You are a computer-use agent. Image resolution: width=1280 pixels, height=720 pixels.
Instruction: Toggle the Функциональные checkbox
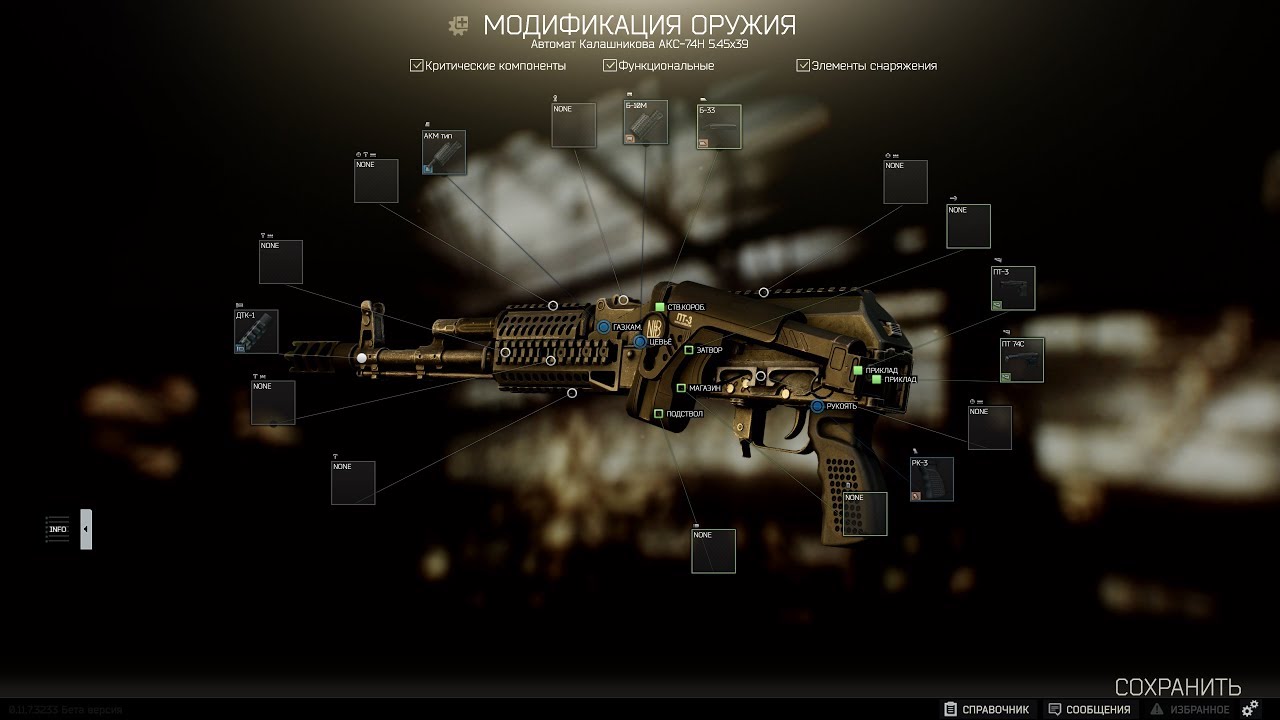pos(610,66)
